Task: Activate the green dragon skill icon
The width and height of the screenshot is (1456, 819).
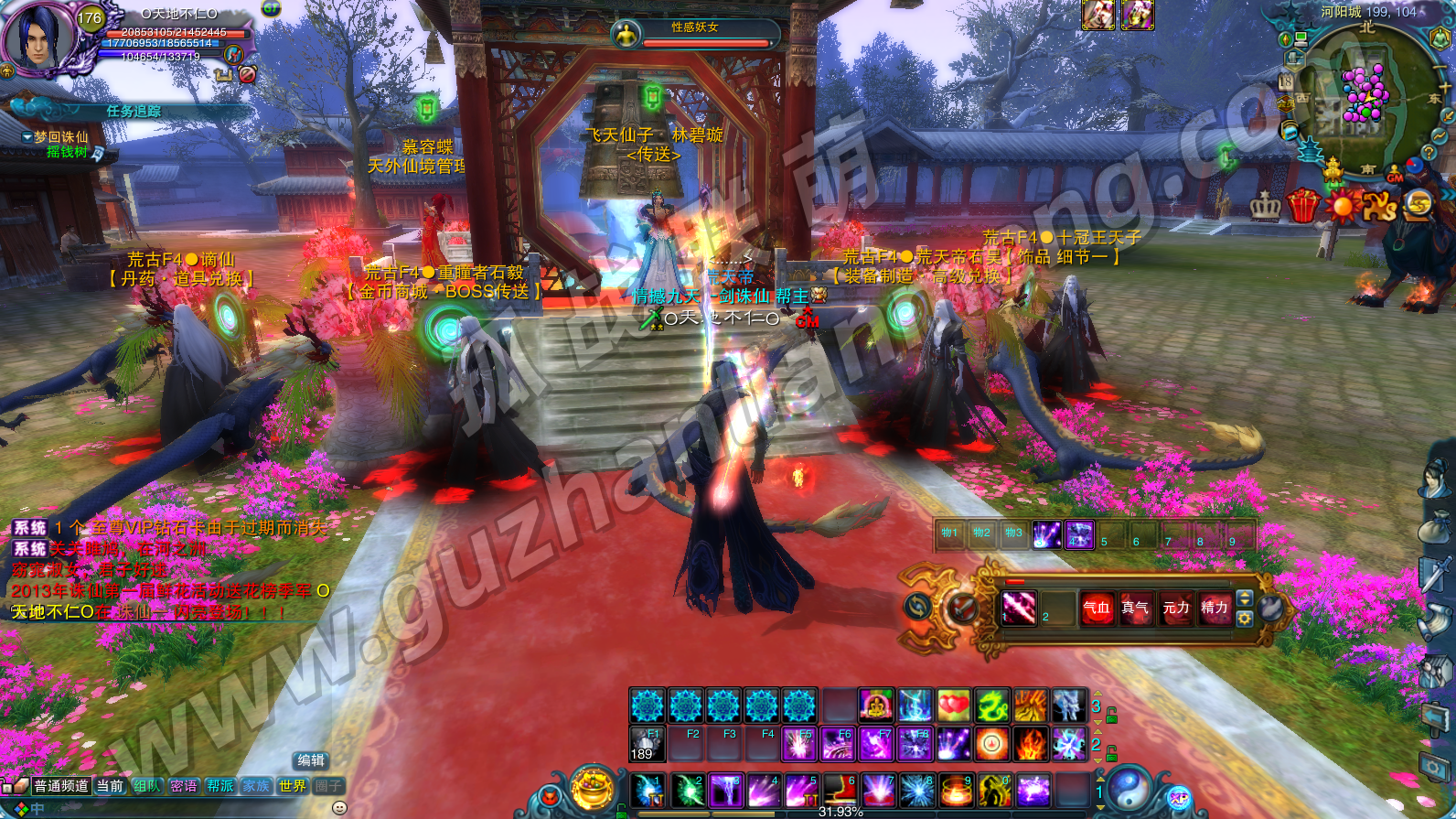Action: click(x=991, y=706)
